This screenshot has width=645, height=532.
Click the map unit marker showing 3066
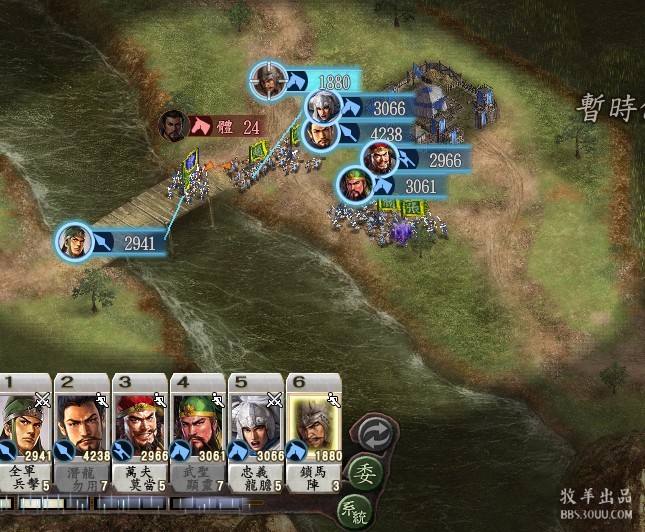point(320,107)
